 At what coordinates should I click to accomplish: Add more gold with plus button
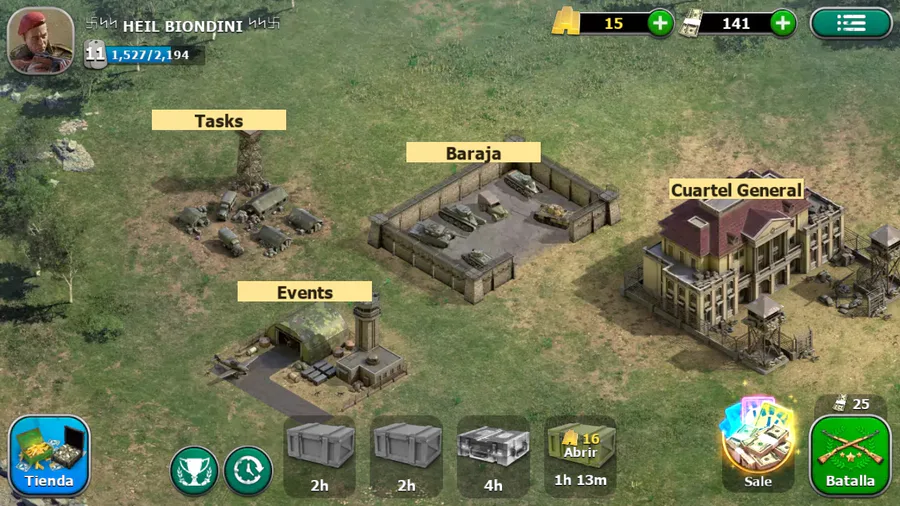[x=660, y=23]
